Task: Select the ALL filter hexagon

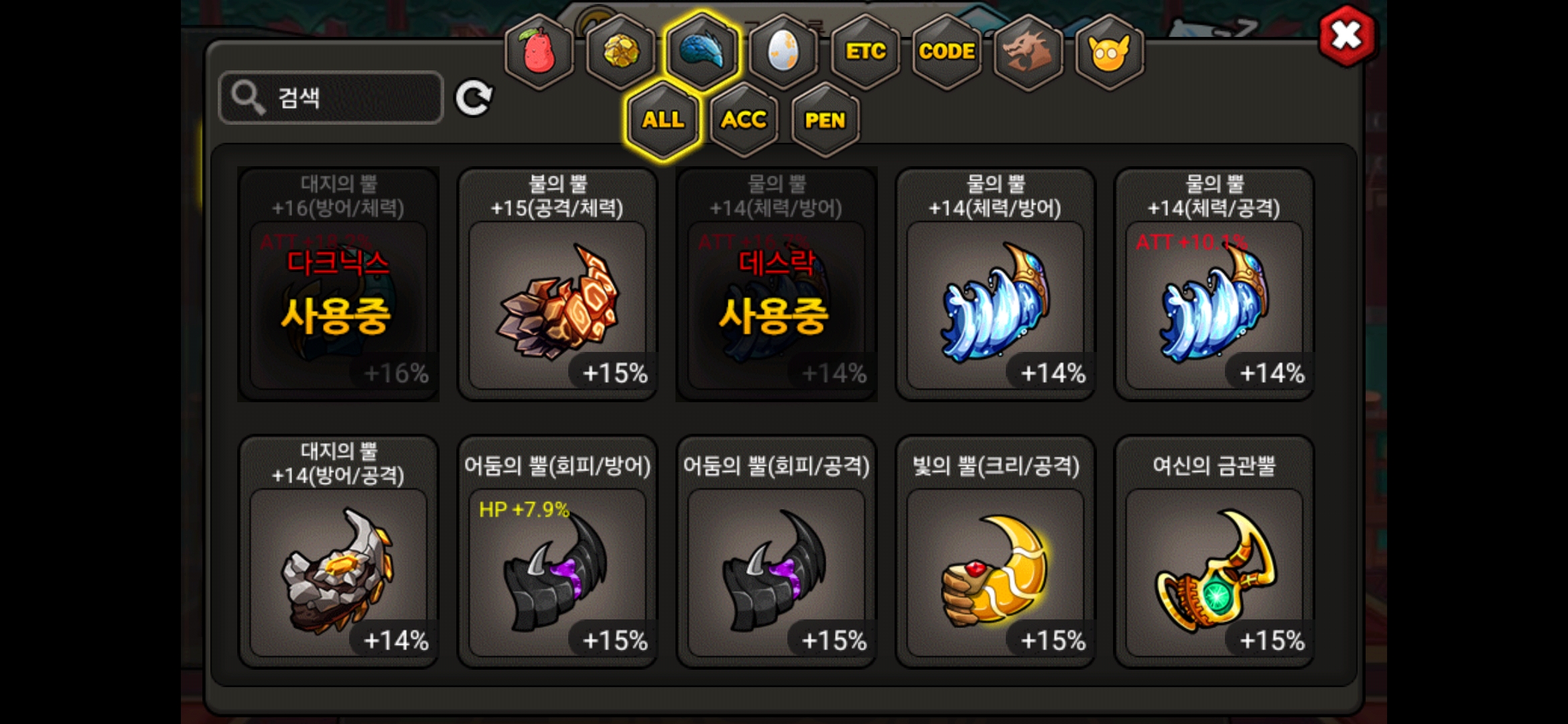Action: click(x=662, y=121)
